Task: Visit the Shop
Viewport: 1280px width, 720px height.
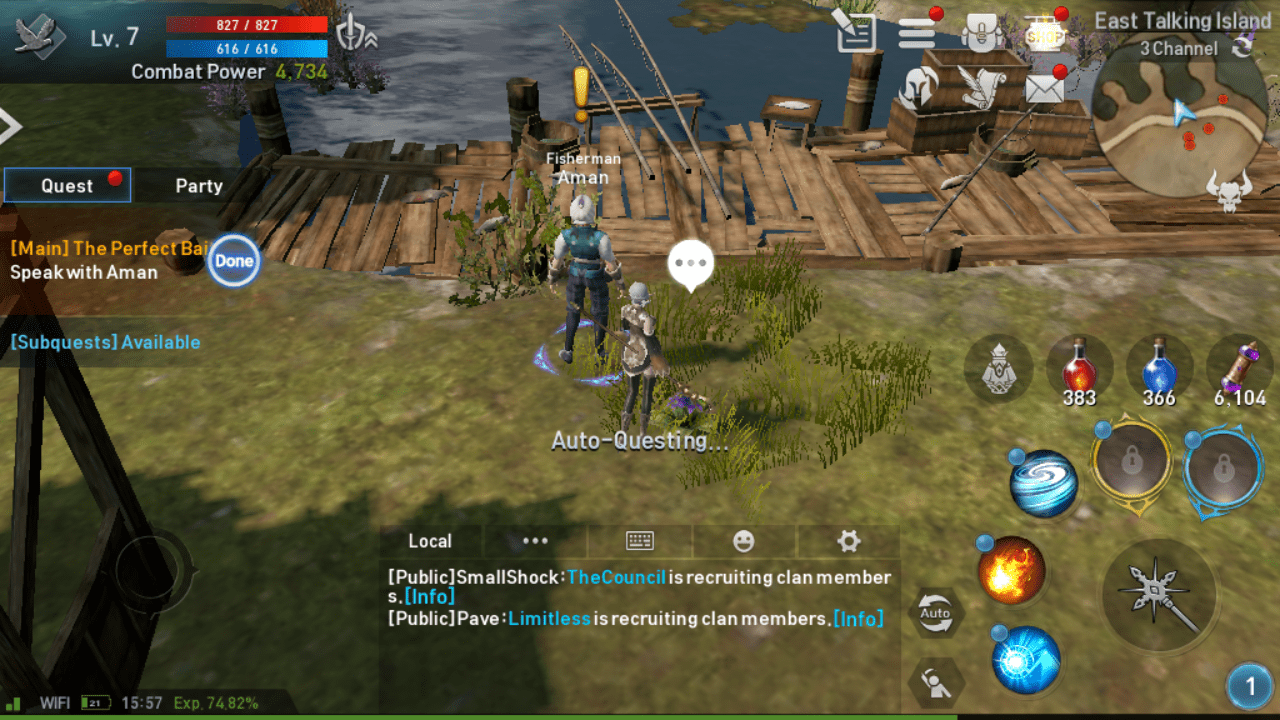Action: point(1044,33)
